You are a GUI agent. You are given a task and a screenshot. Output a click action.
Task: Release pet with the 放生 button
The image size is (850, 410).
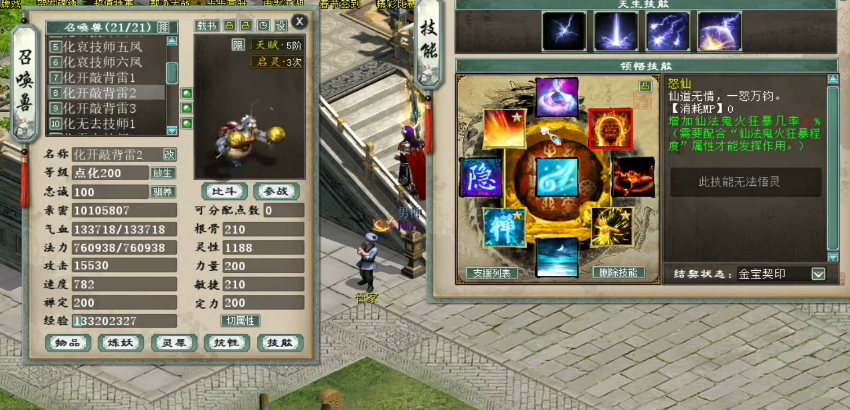click(x=163, y=173)
